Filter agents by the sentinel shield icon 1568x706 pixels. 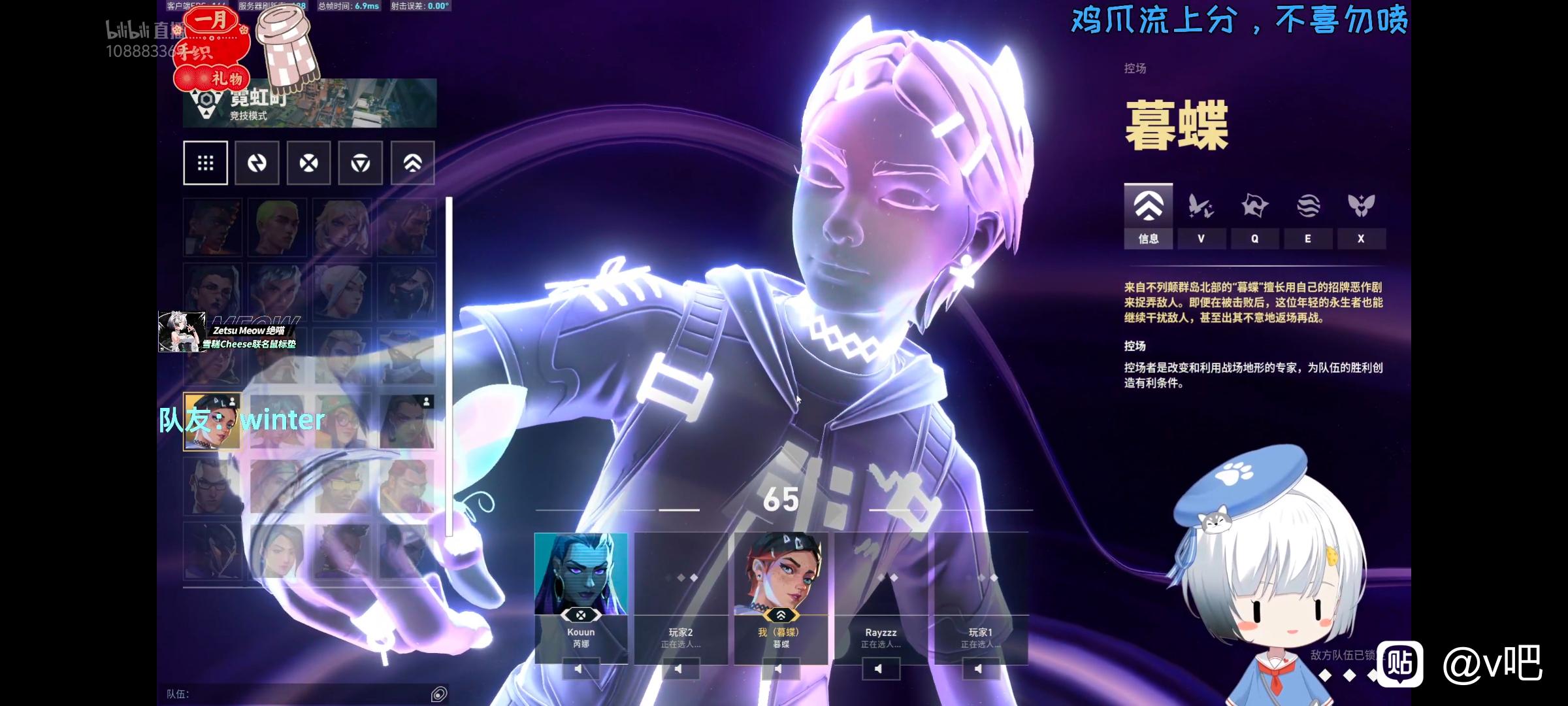(360, 163)
